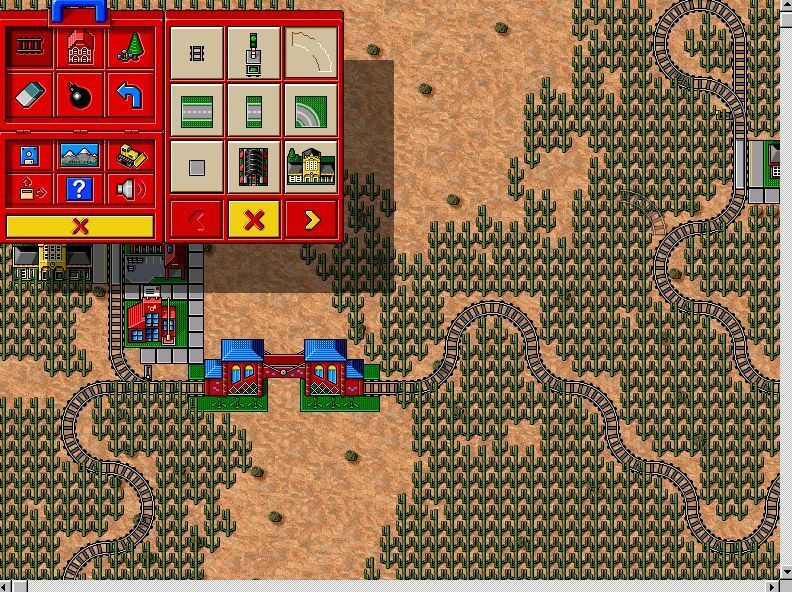Screen dimensions: 792x592
Task: Choose the curved track outline tile
Action: pos(311,52)
